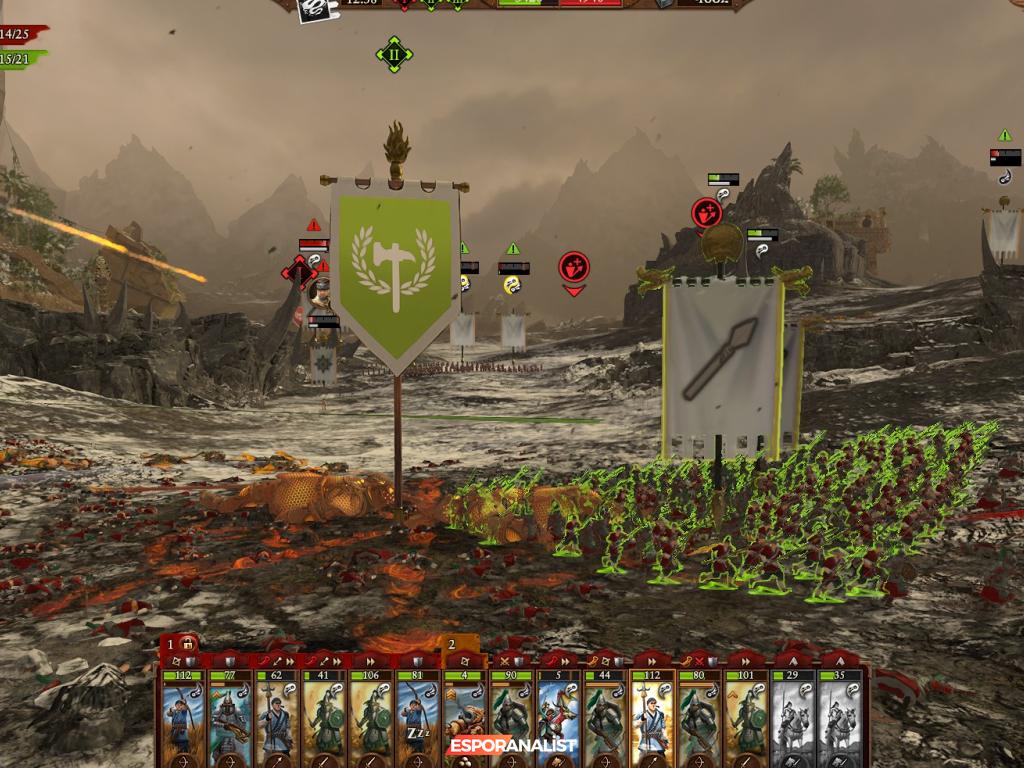The height and width of the screenshot is (768, 1024).
Task: Select the green axe unit banner
Action: (395, 265)
